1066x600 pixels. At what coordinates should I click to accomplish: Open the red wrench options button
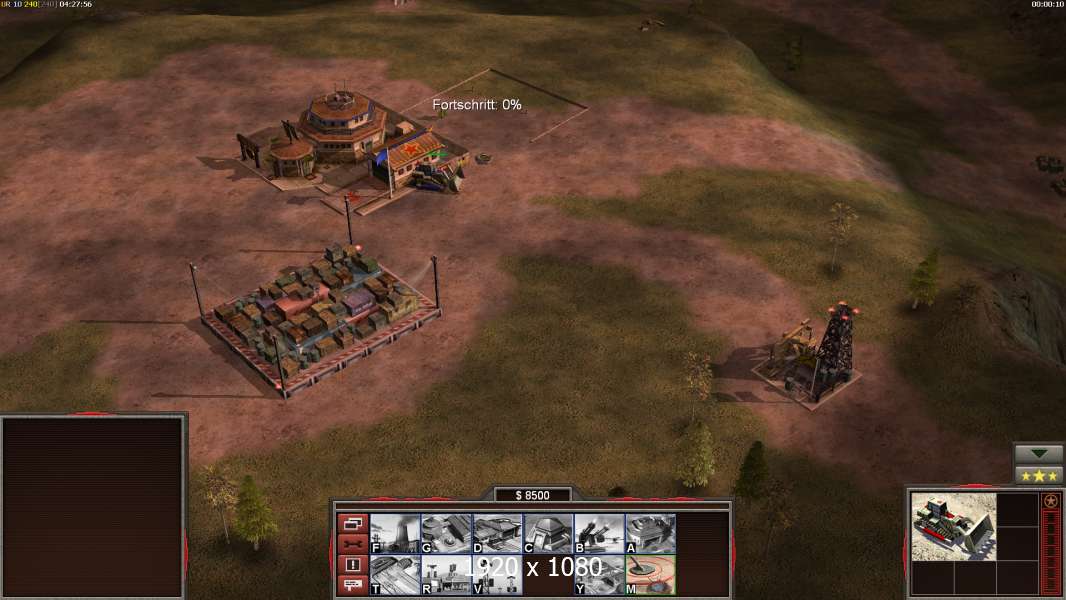point(352,544)
